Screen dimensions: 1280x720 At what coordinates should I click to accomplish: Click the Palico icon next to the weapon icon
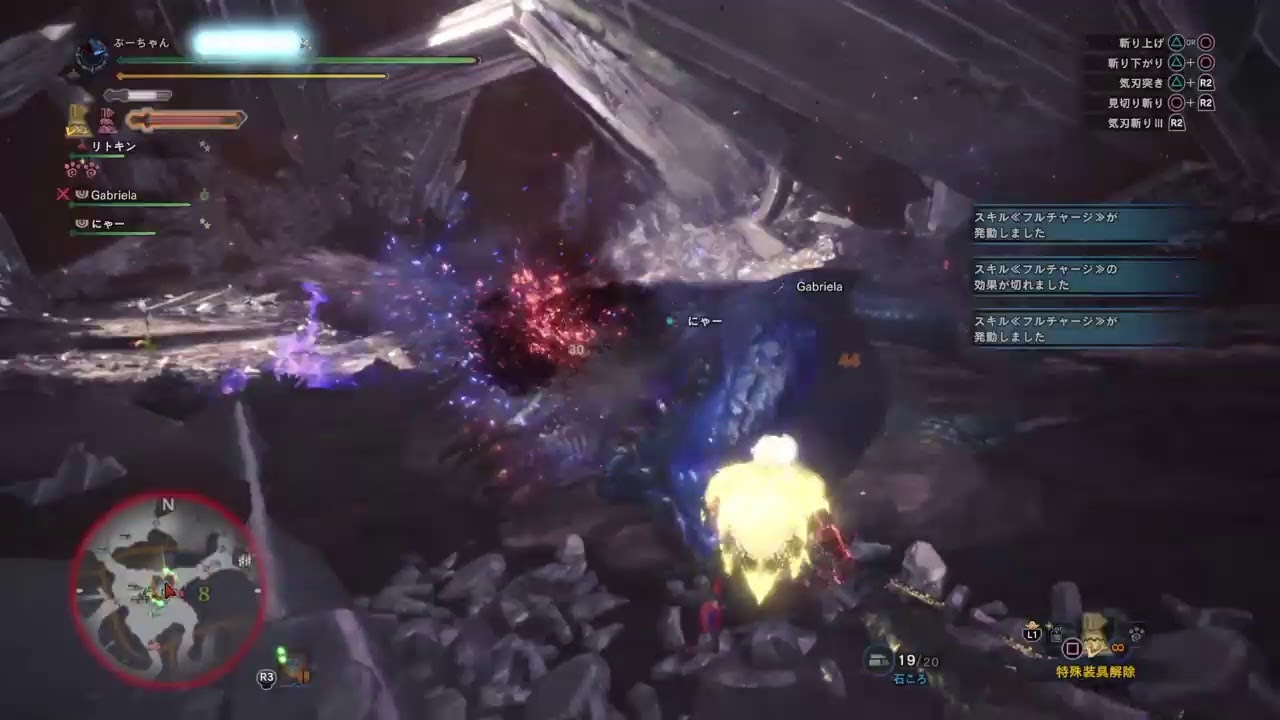[105, 118]
